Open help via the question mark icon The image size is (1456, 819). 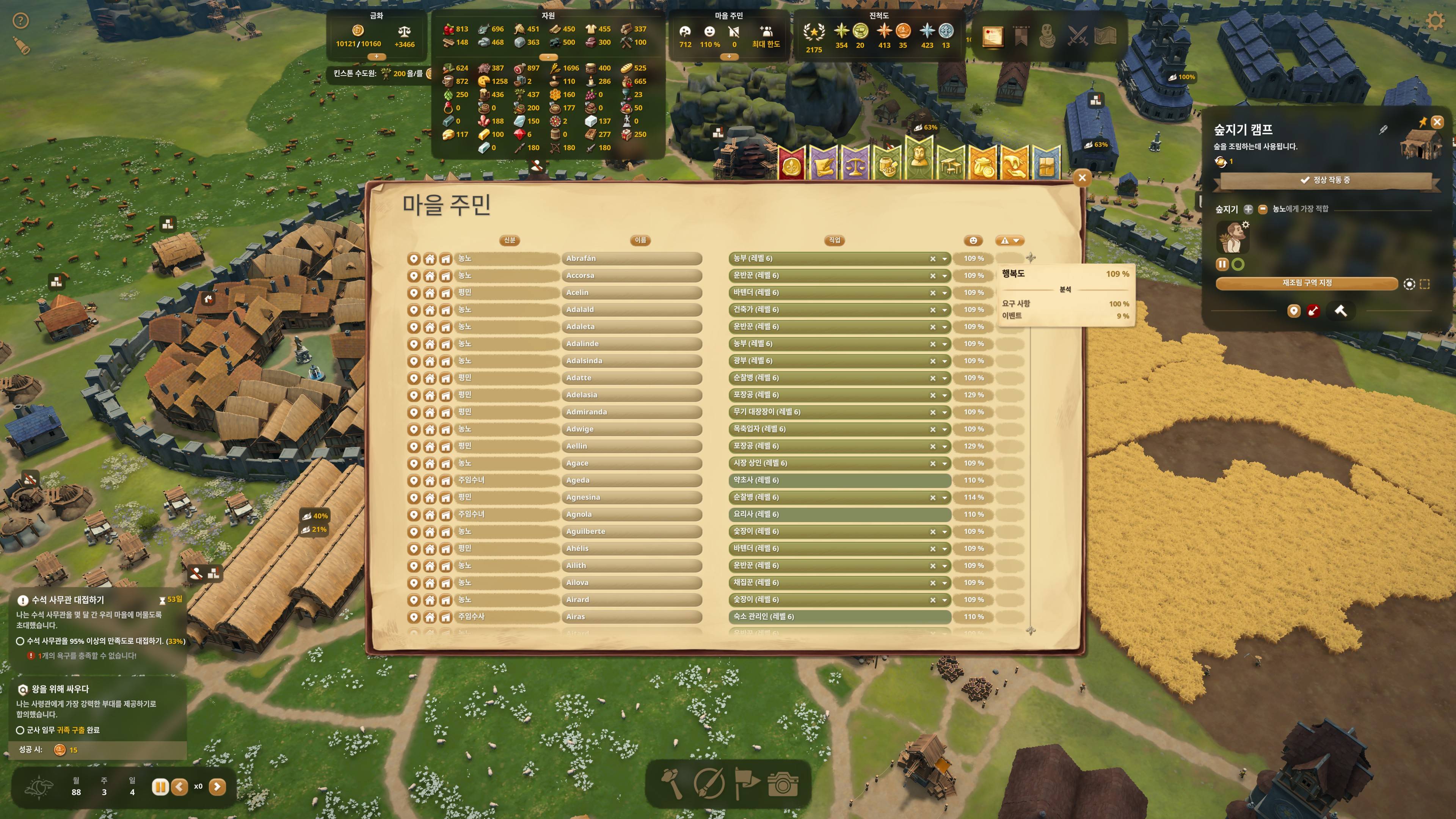tap(21, 22)
